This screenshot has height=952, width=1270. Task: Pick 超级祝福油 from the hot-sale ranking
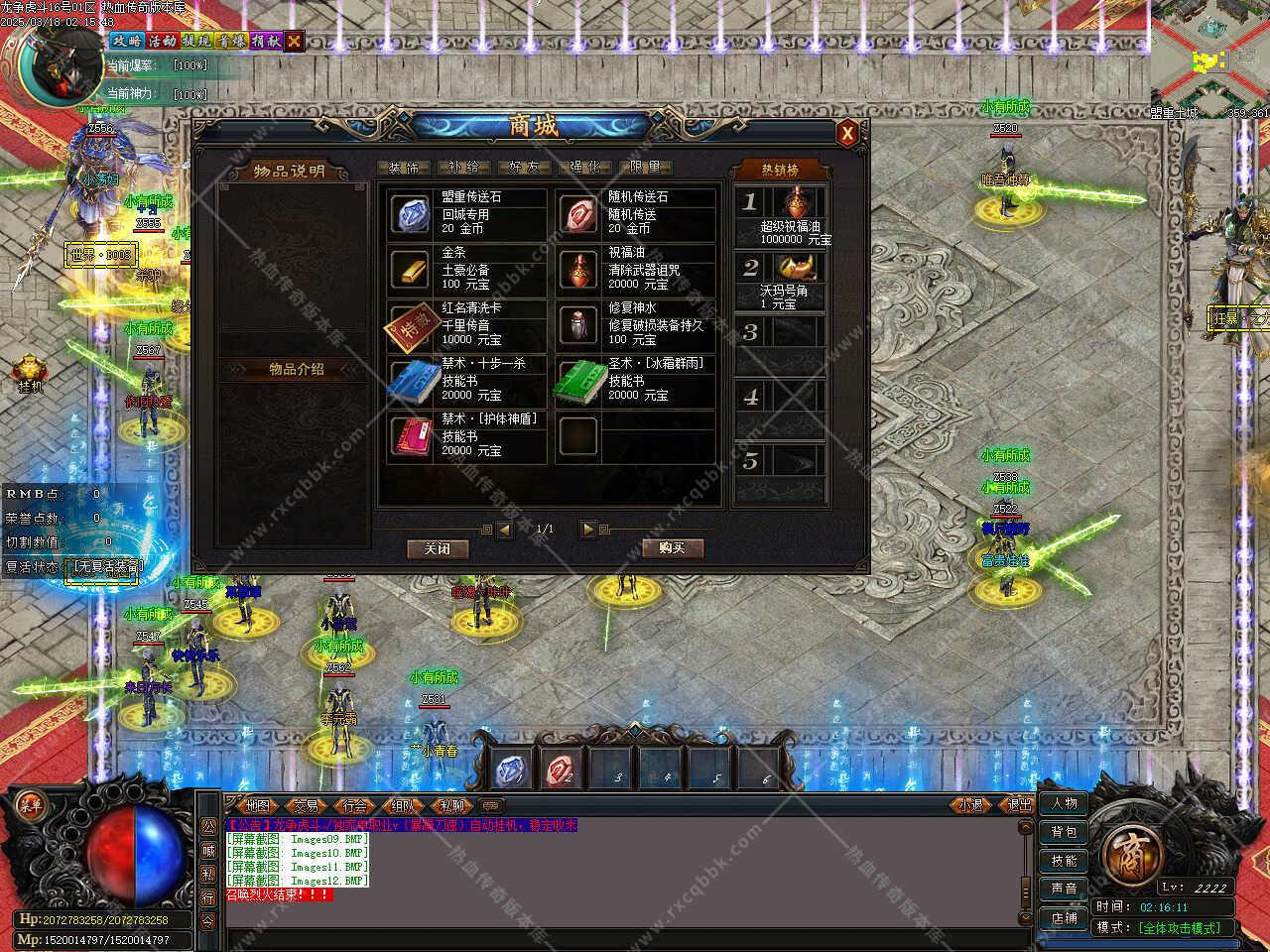tap(794, 214)
